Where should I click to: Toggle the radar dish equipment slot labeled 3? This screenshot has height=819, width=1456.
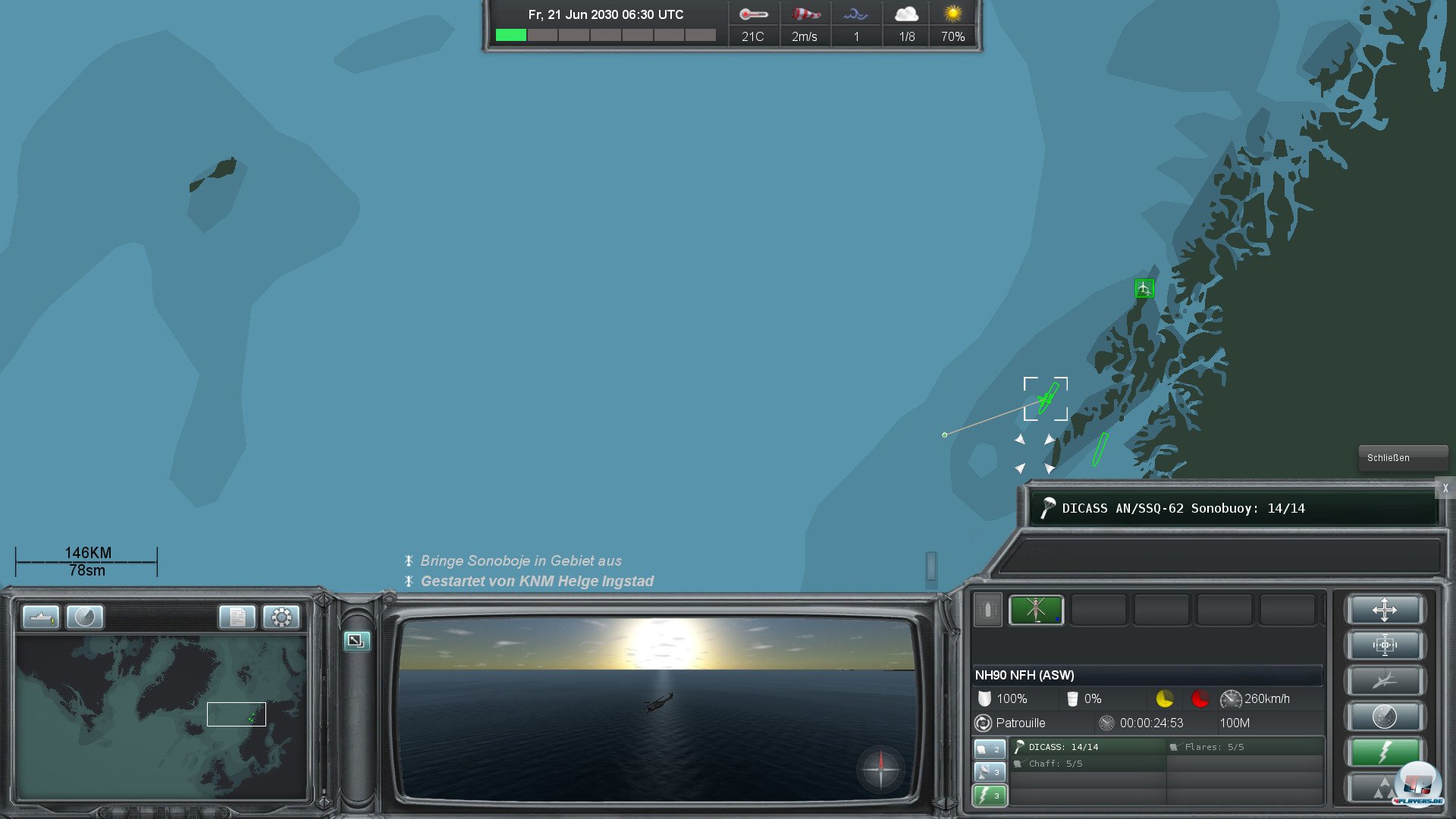pyautogui.click(x=989, y=771)
